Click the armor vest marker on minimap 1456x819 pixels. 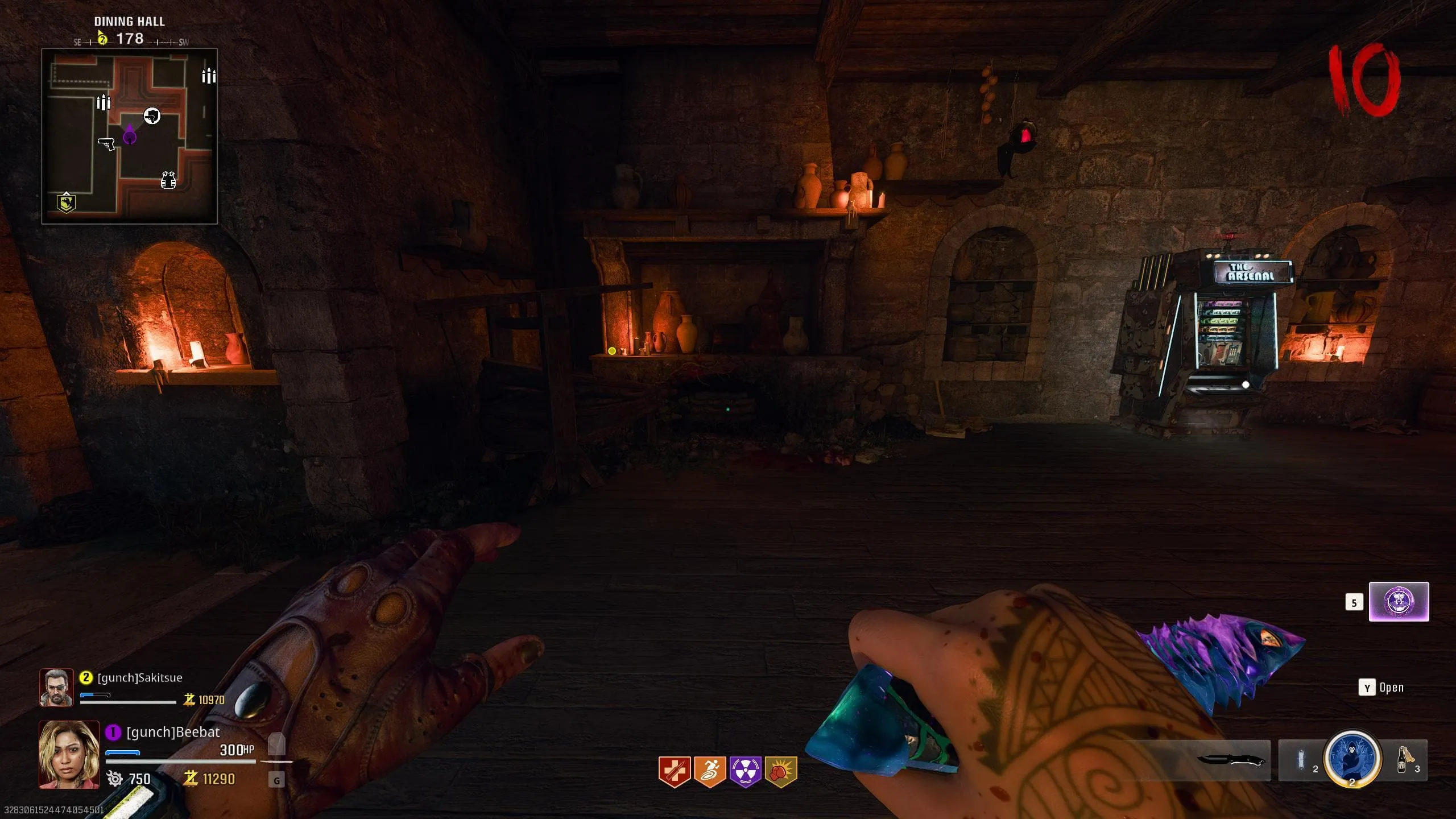click(168, 180)
